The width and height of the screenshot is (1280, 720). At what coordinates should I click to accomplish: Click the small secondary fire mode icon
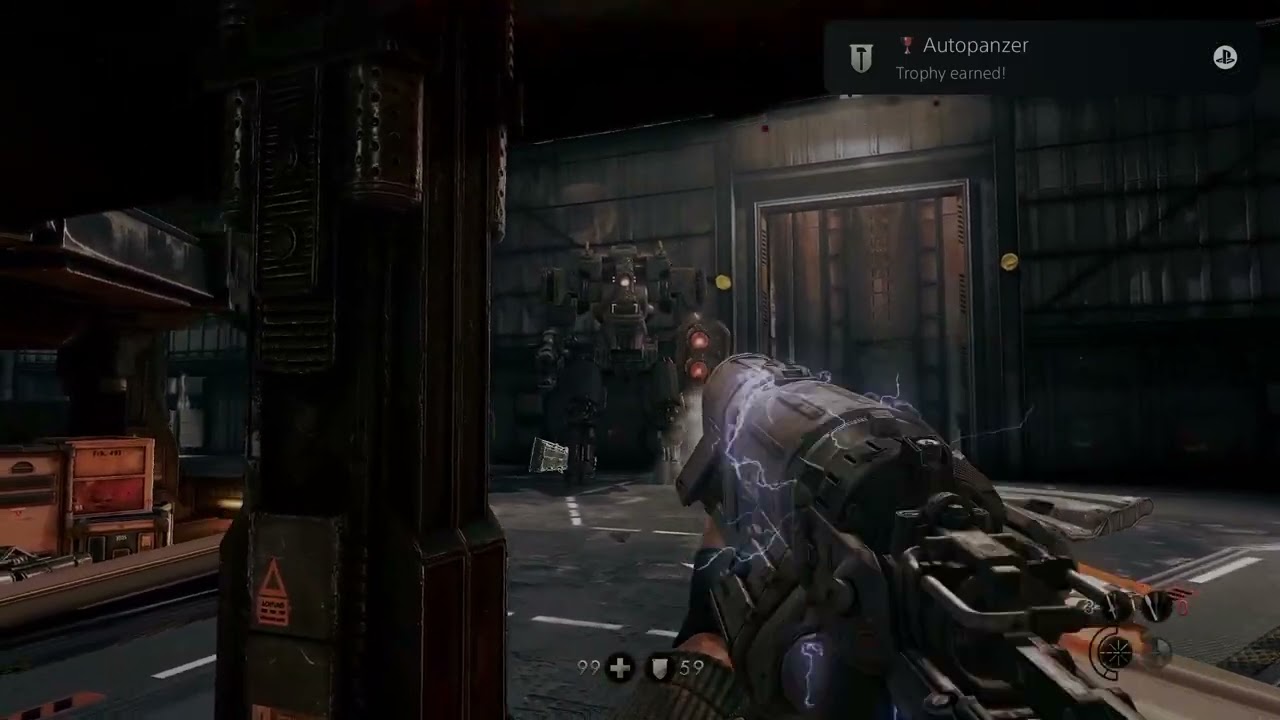pos(1158,653)
